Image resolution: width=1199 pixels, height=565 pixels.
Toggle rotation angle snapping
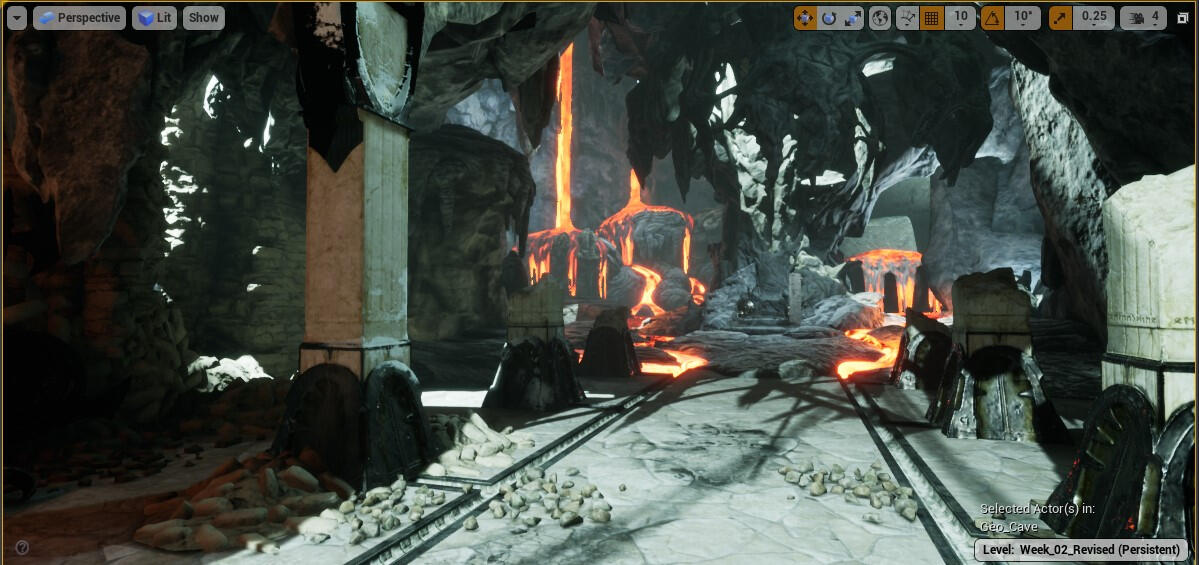pos(992,17)
